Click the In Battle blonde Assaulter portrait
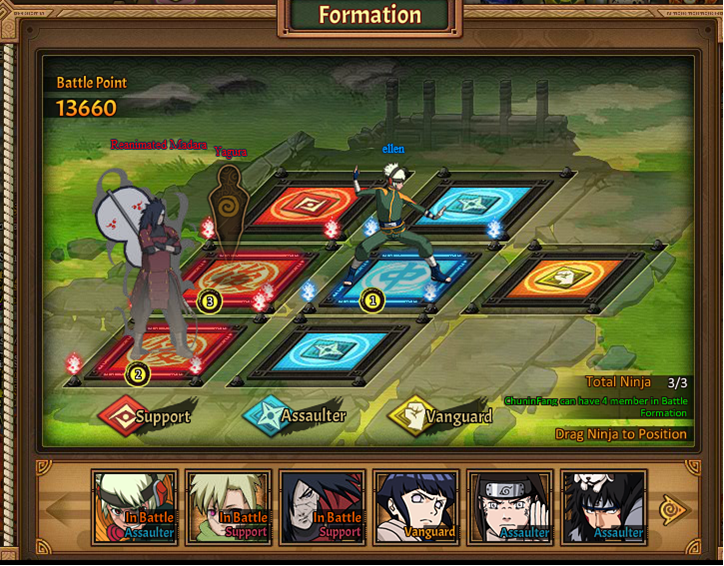 135,508
